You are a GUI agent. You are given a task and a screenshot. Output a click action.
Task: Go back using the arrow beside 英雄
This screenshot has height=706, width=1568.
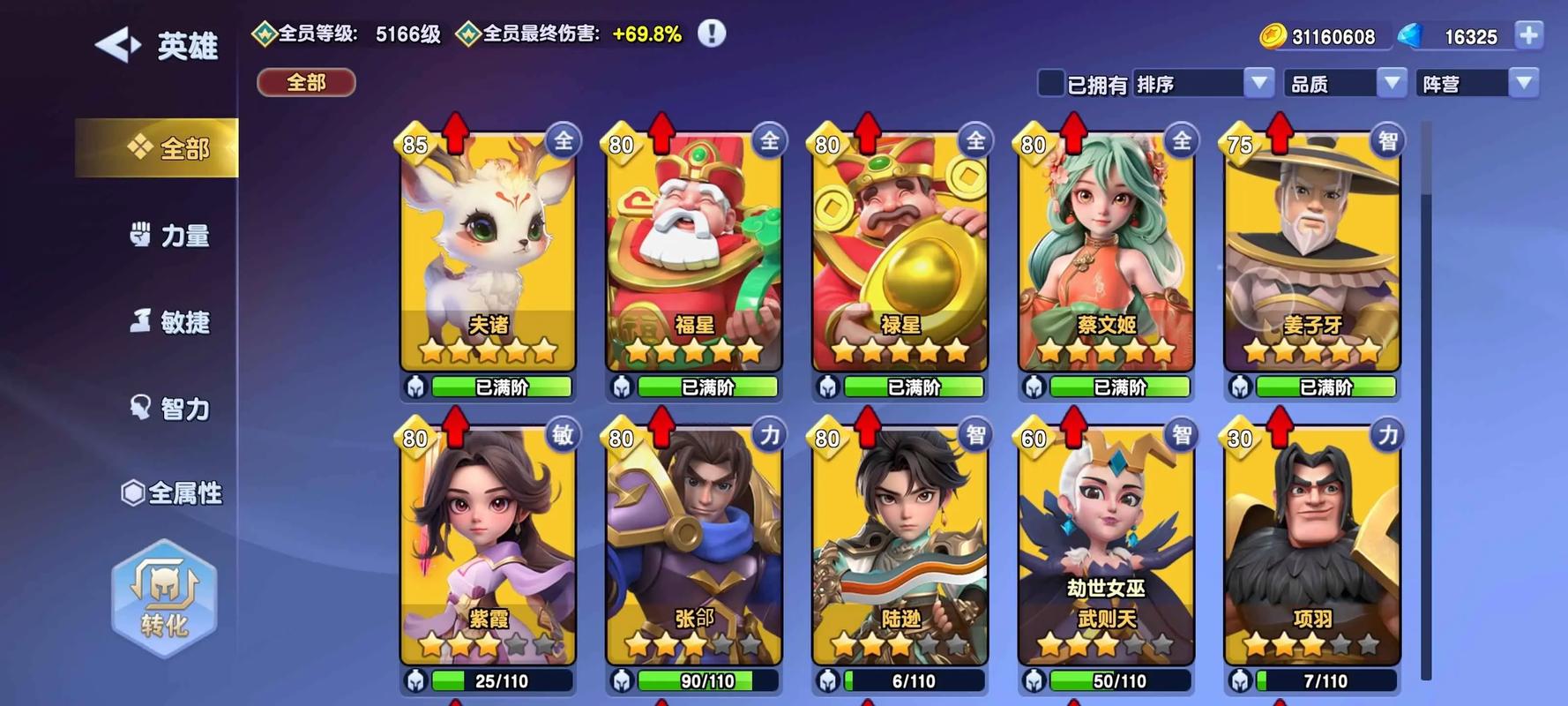(118, 45)
